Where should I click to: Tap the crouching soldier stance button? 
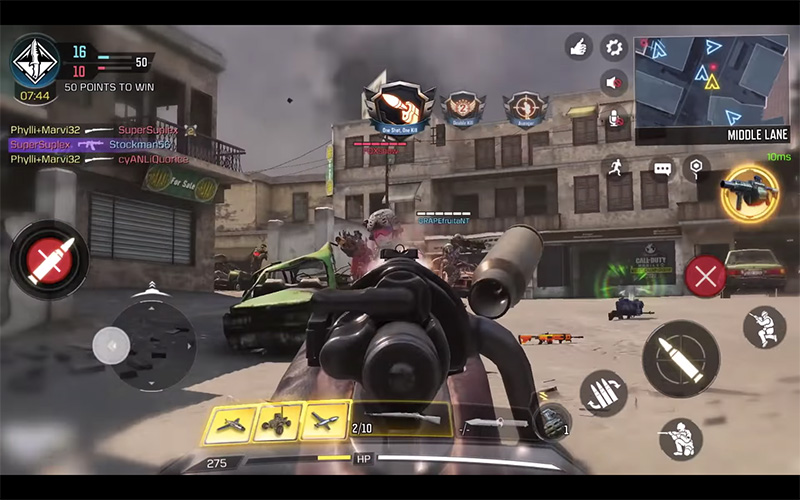[x=681, y=439]
